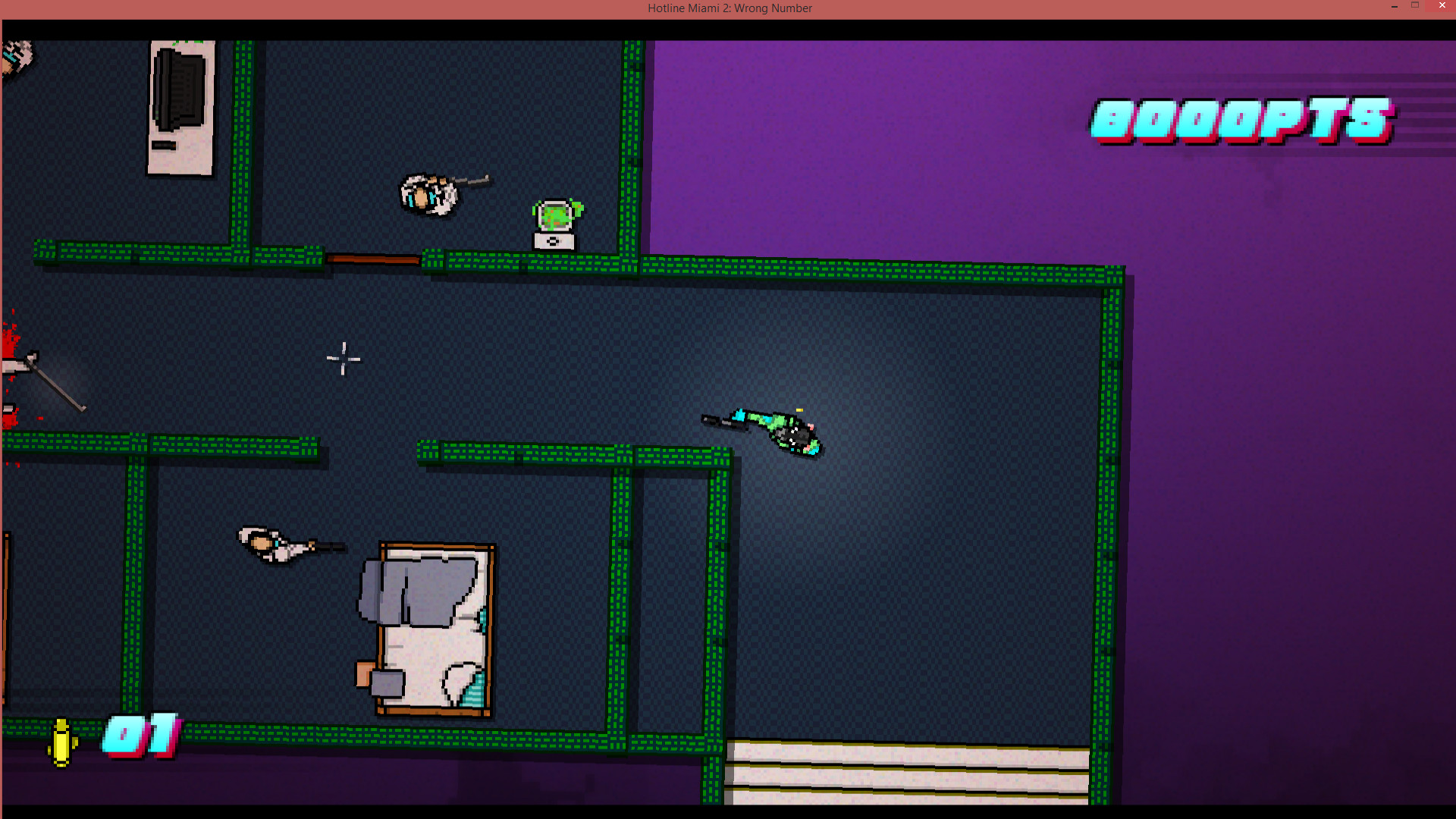Click the restore window button
This screenshot has height=819, width=1456.
[1417, 5]
